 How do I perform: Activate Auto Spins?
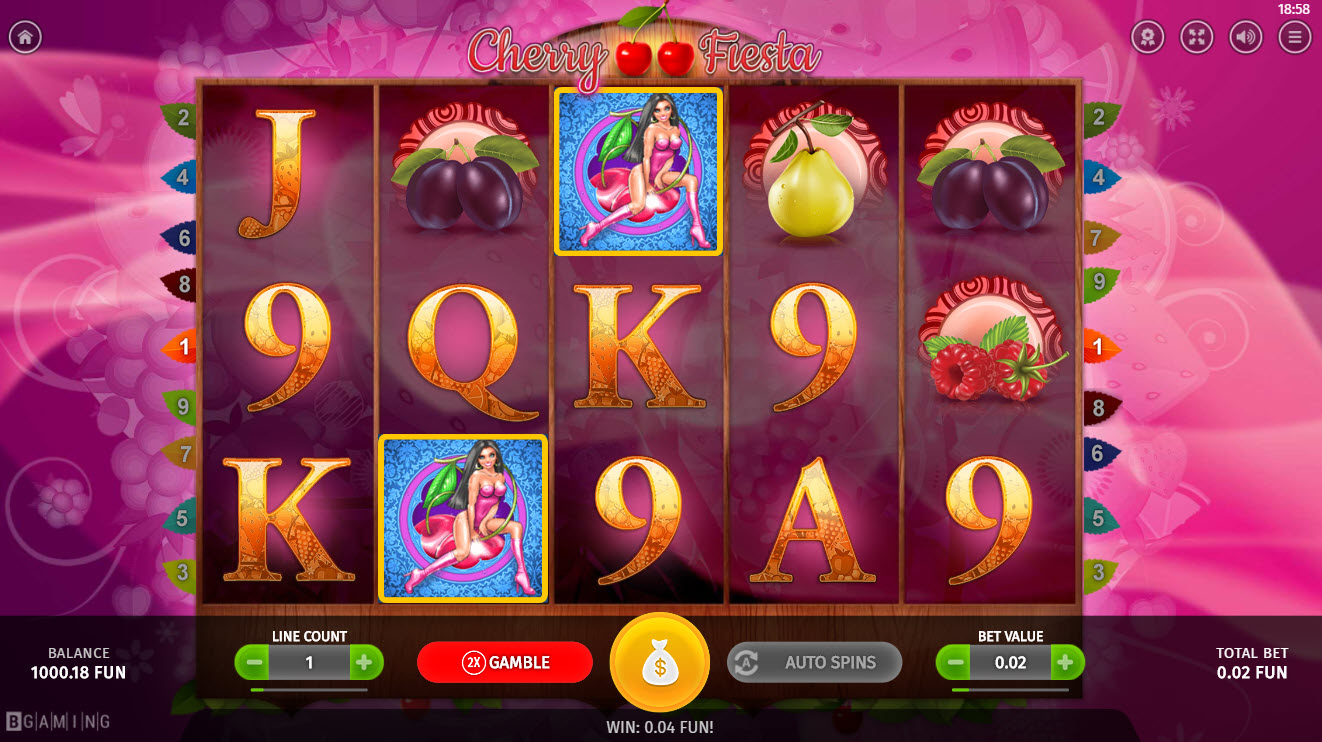click(814, 662)
